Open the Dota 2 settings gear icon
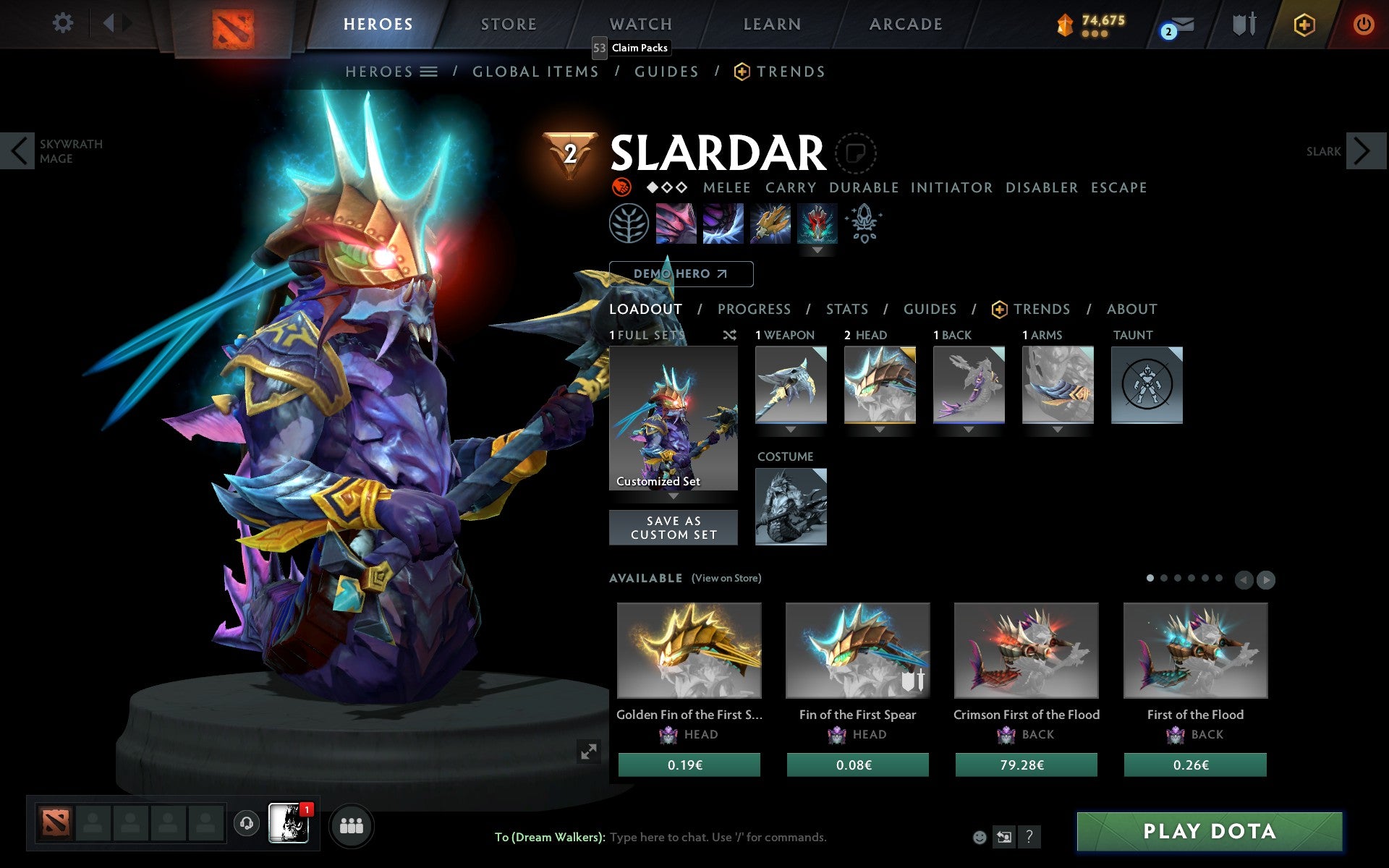 click(x=64, y=23)
